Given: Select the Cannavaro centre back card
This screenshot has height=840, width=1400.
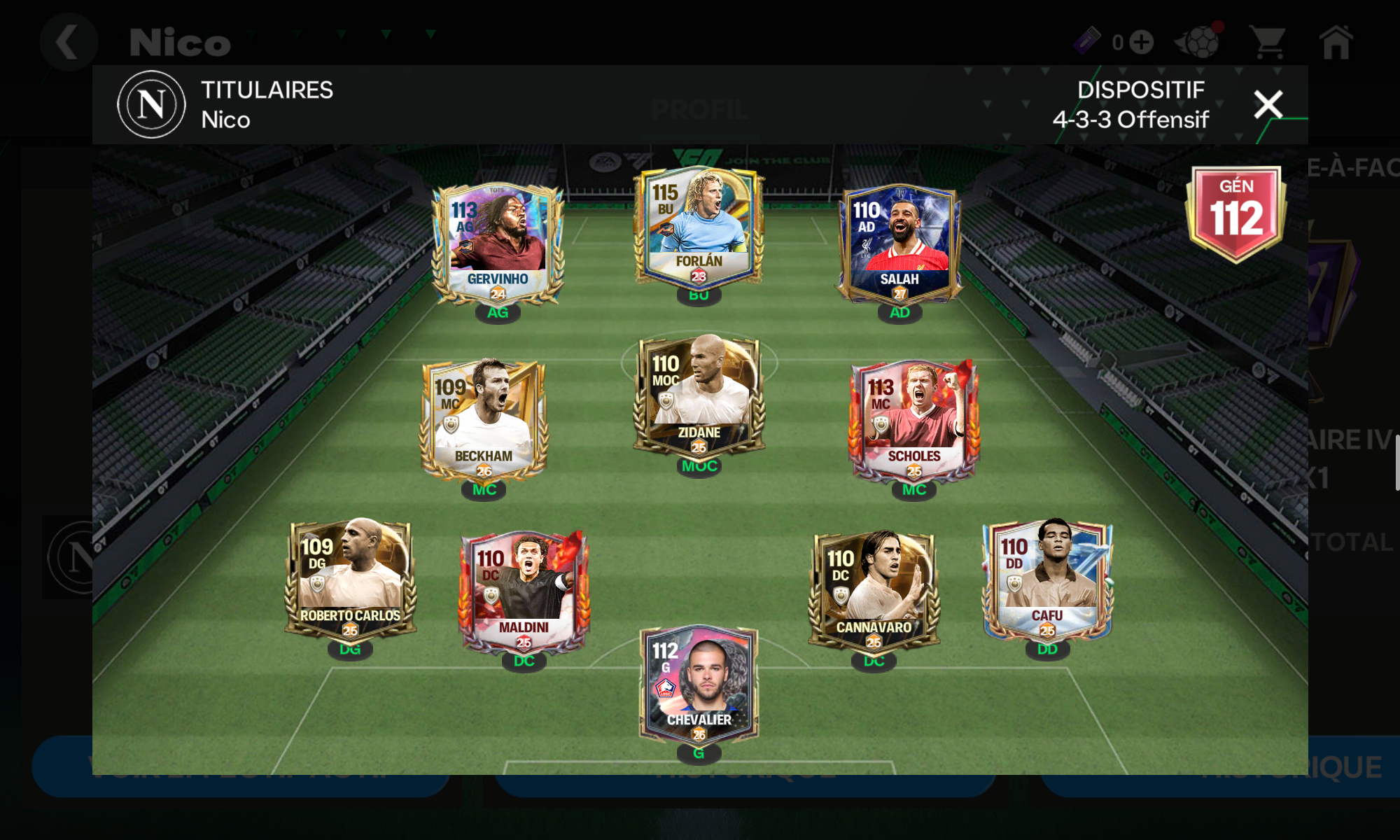Looking at the screenshot, I should pos(874,591).
